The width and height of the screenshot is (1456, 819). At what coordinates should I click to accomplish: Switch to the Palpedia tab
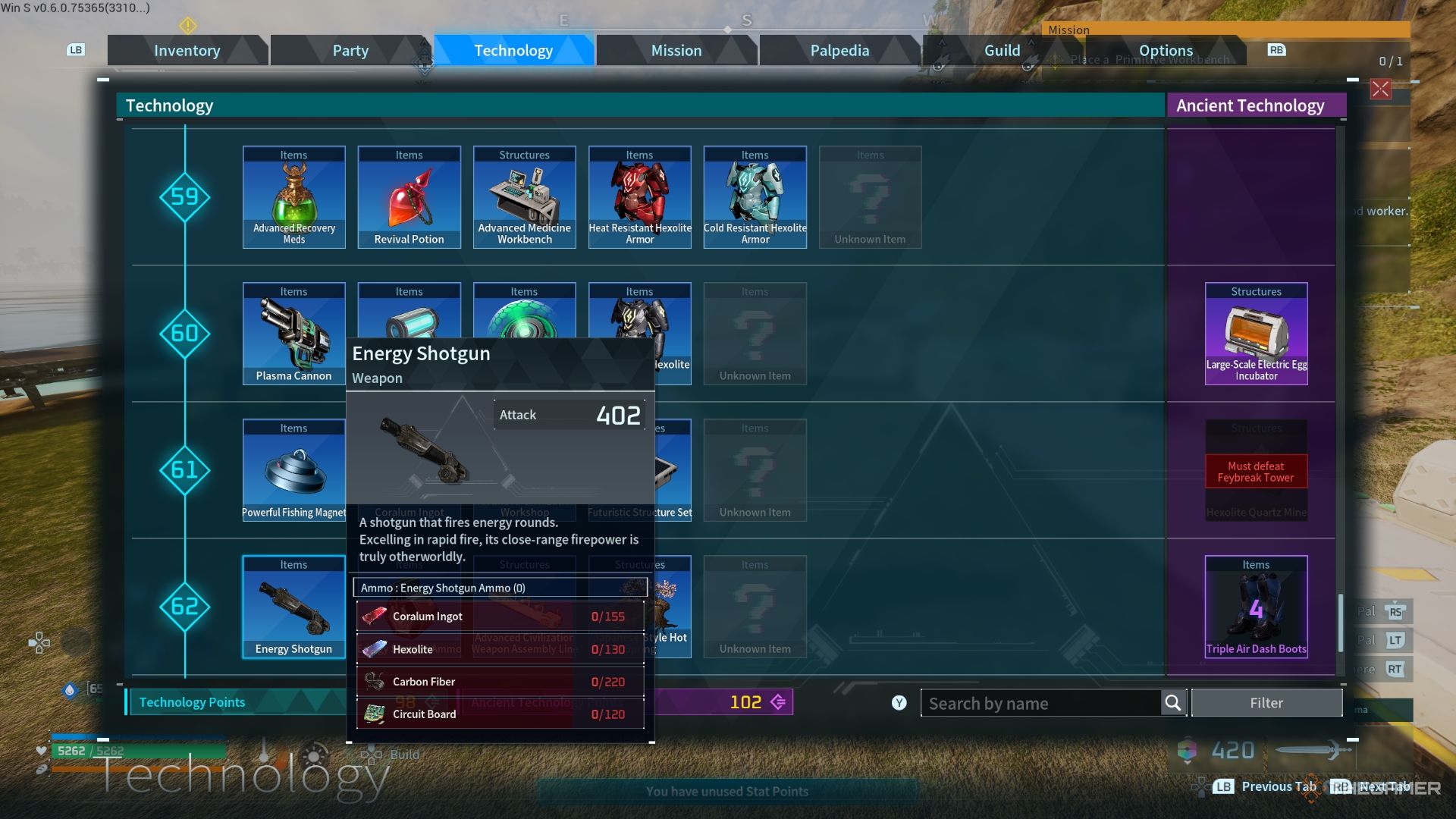click(x=839, y=50)
